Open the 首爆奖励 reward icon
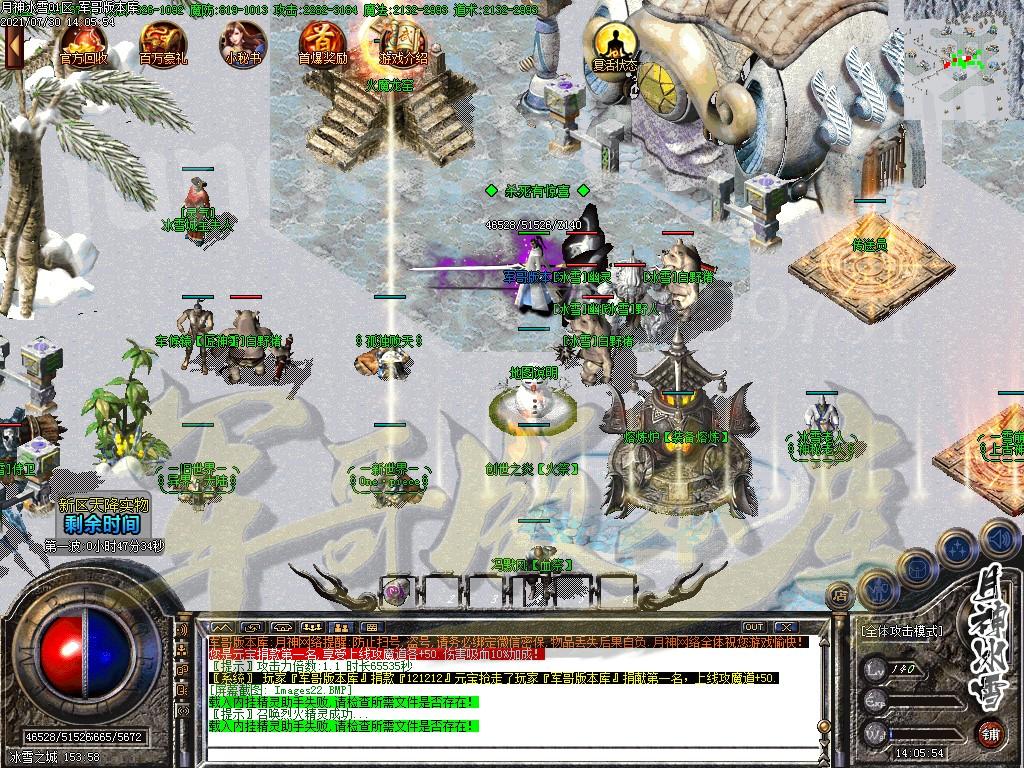 (x=323, y=42)
